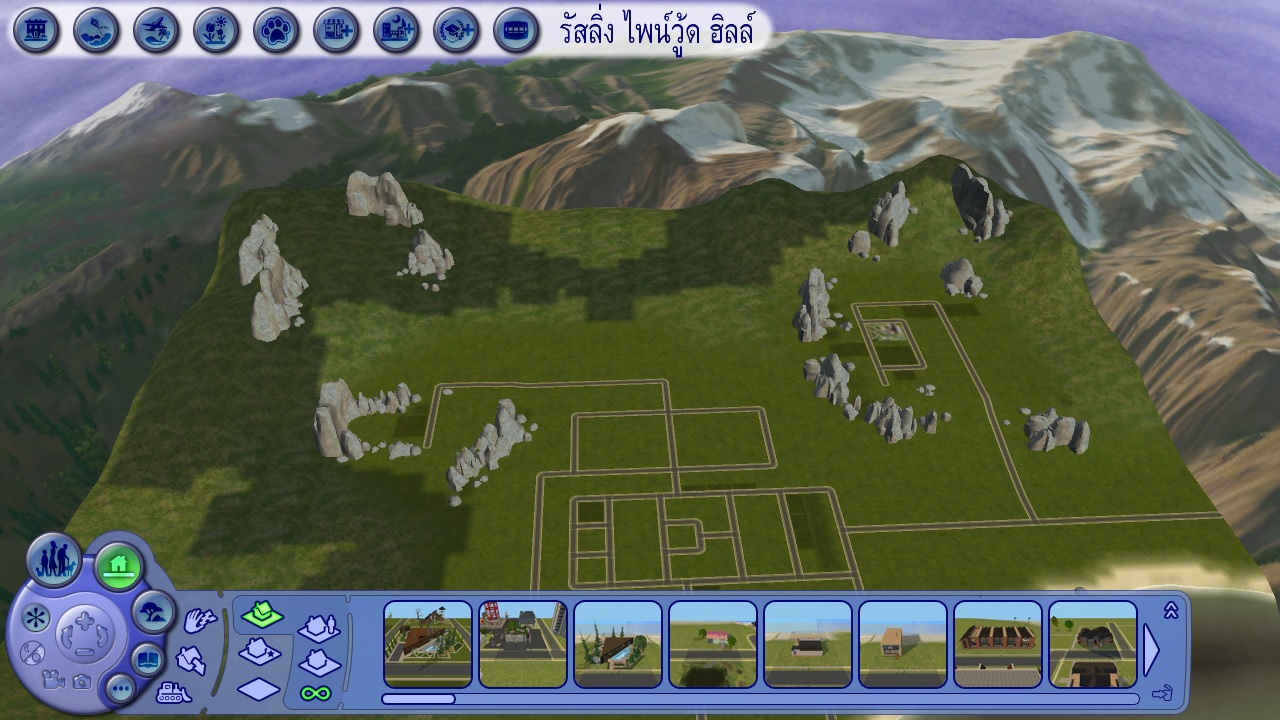
Task: Select the green Lots and Houses button
Action: [119, 567]
